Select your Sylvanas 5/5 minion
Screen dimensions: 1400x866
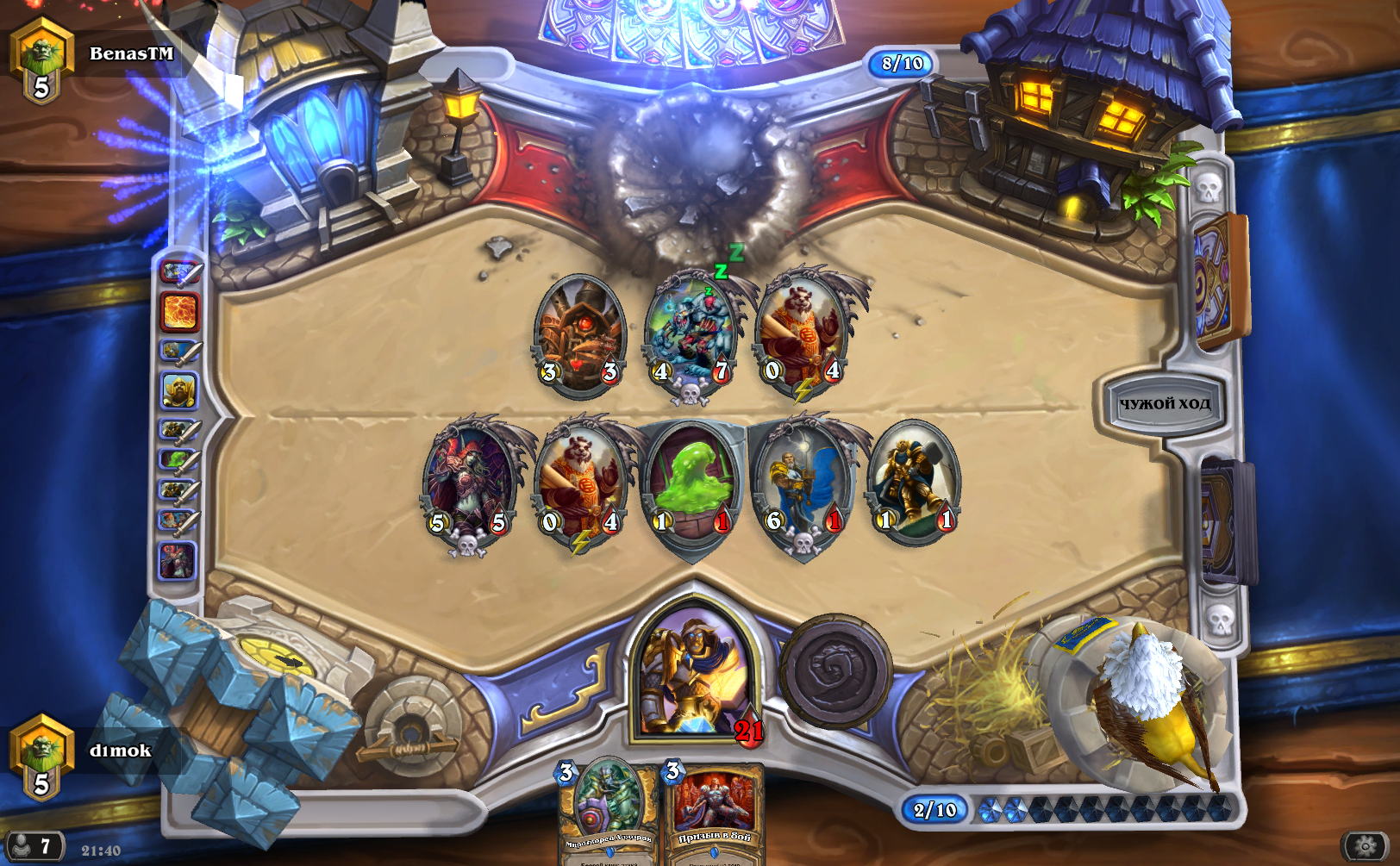pyautogui.click(x=469, y=483)
